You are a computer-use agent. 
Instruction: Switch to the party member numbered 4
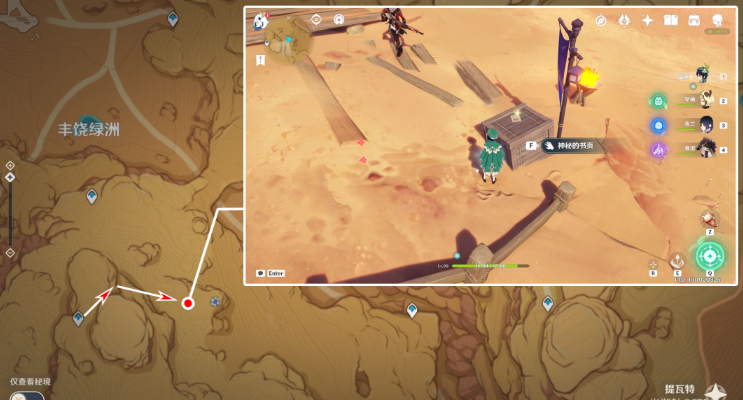(x=706, y=149)
